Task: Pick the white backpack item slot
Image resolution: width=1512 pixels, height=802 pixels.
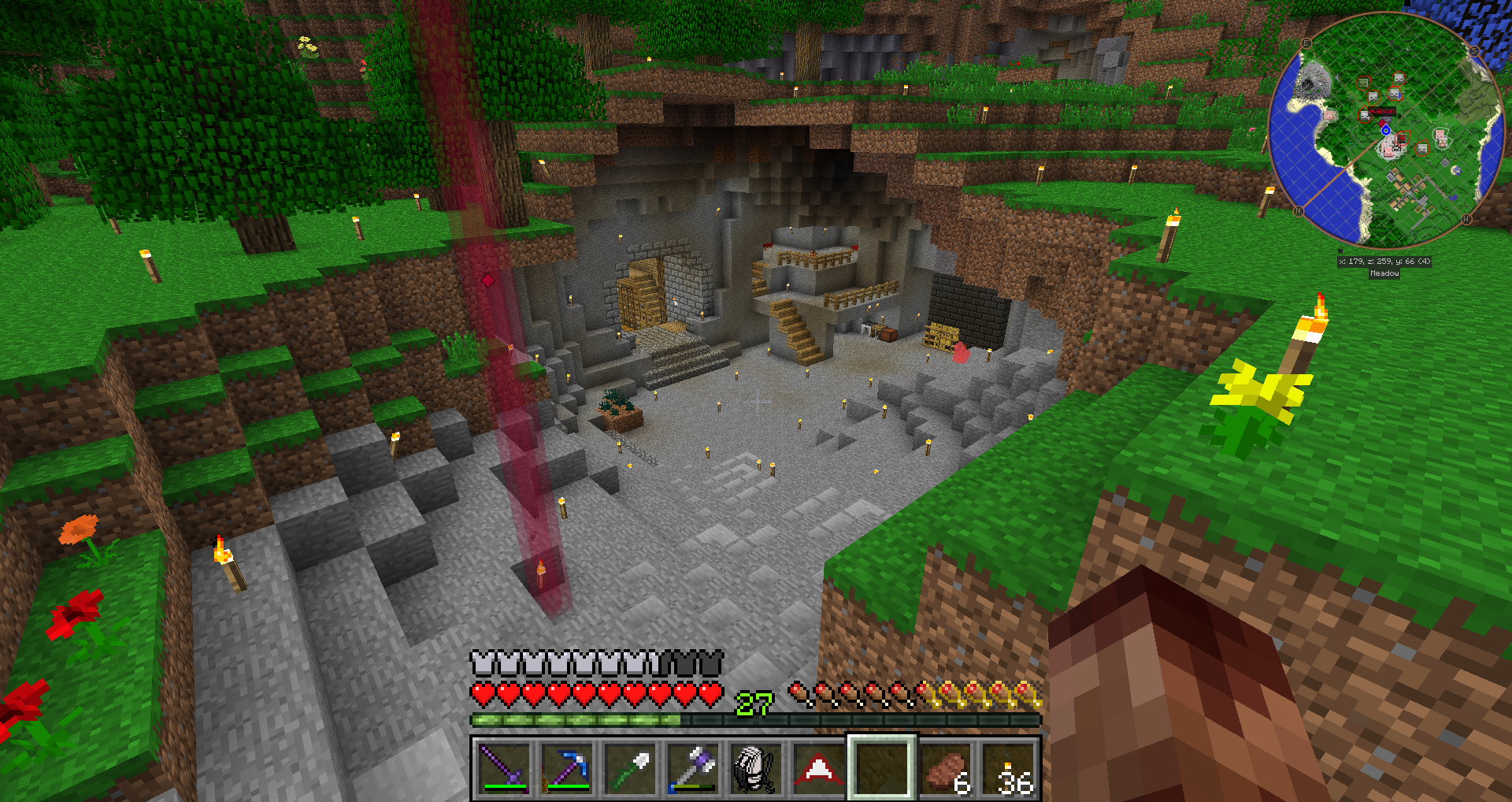Action: coord(755,767)
